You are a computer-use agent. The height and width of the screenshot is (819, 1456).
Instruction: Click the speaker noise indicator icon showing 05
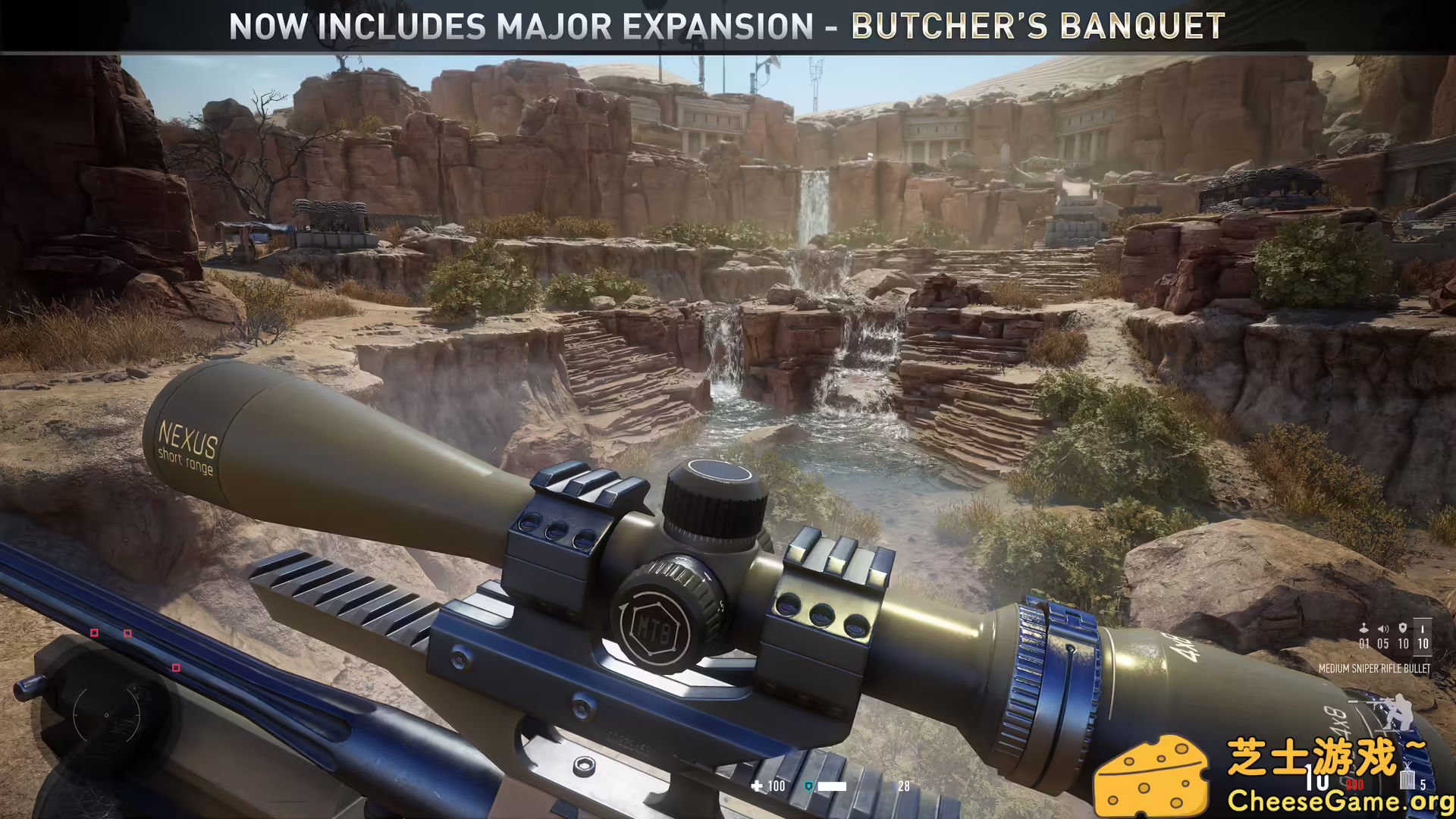point(1382,628)
